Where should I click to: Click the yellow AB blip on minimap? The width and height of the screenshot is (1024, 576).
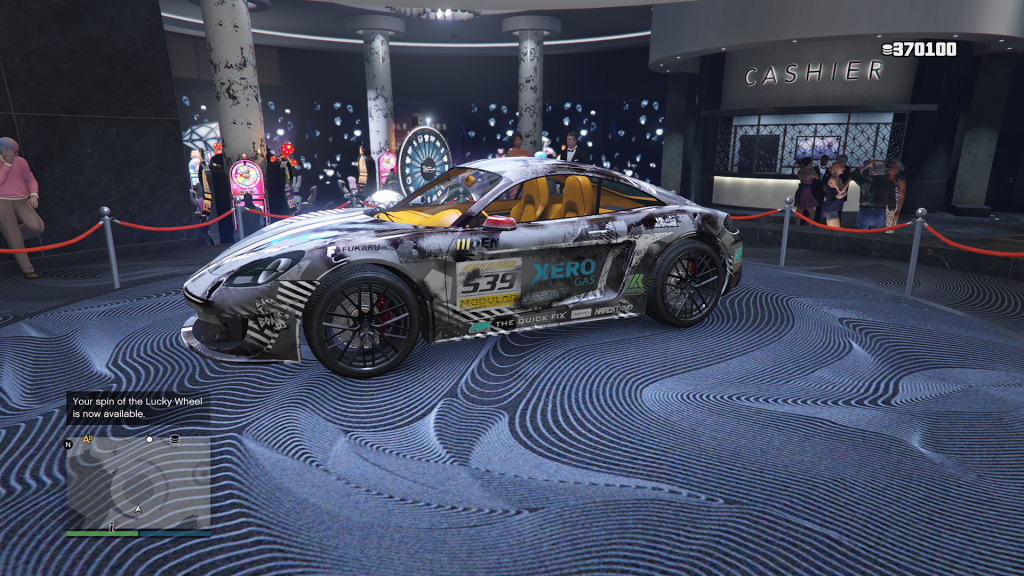pos(88,439)
